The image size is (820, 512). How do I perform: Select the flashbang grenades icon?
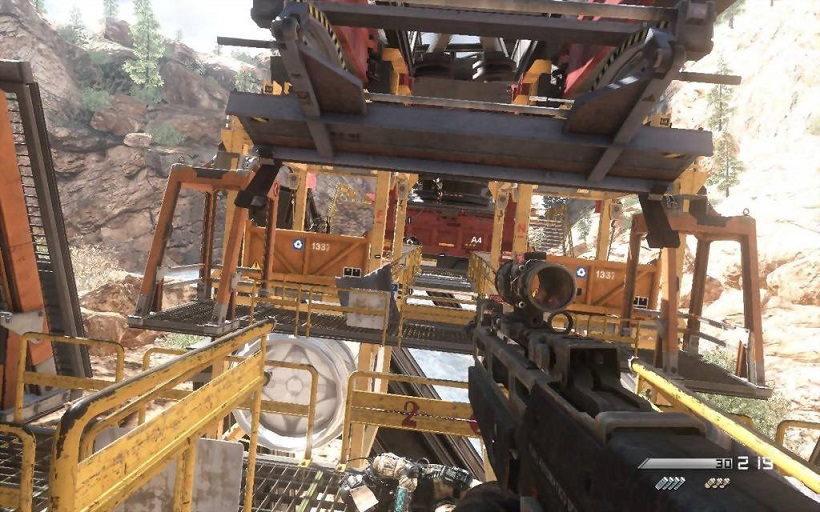[669, 483]
